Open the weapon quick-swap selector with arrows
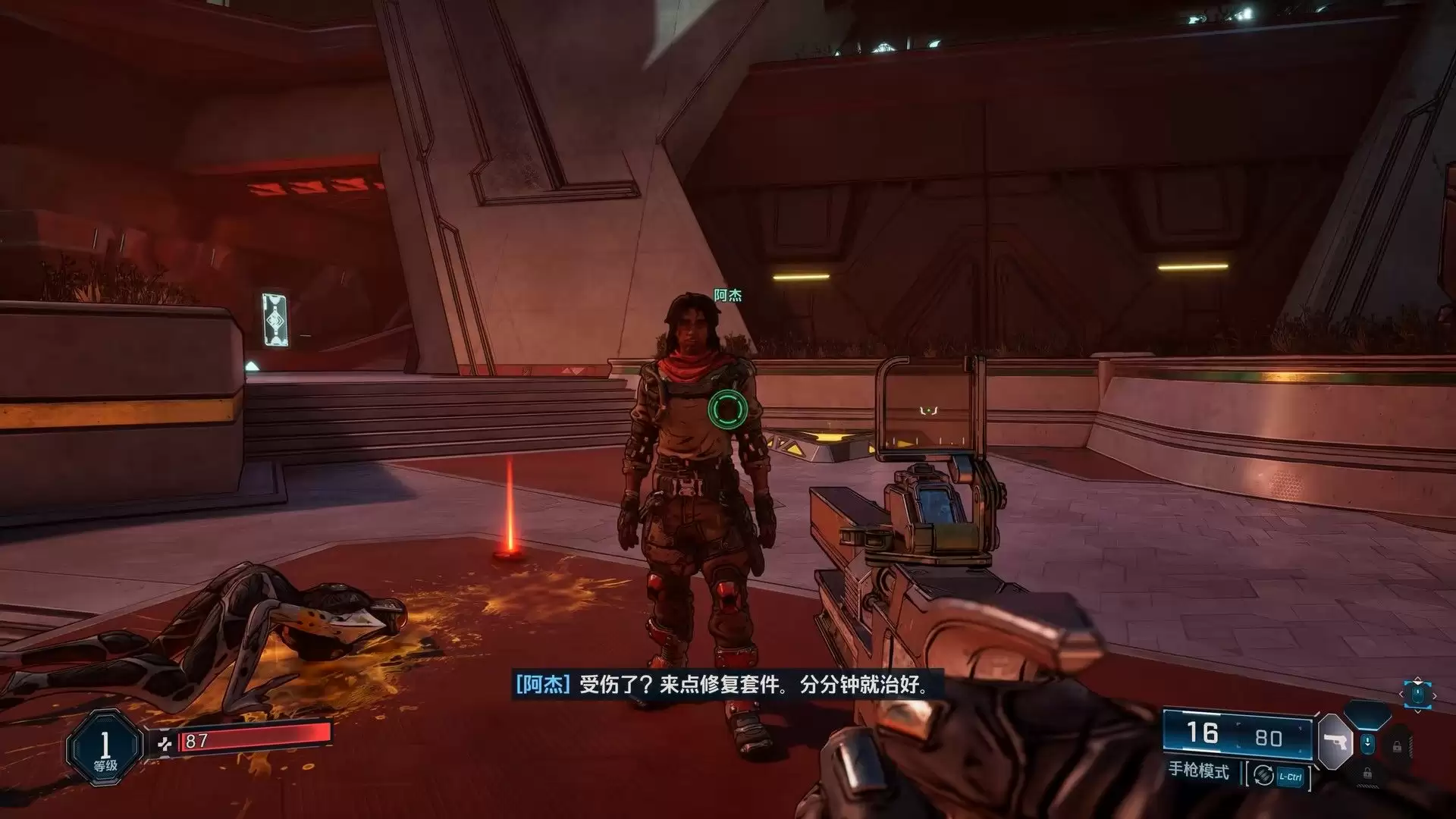Viewport: 1456px width, 819px height. click(1417, 695)
